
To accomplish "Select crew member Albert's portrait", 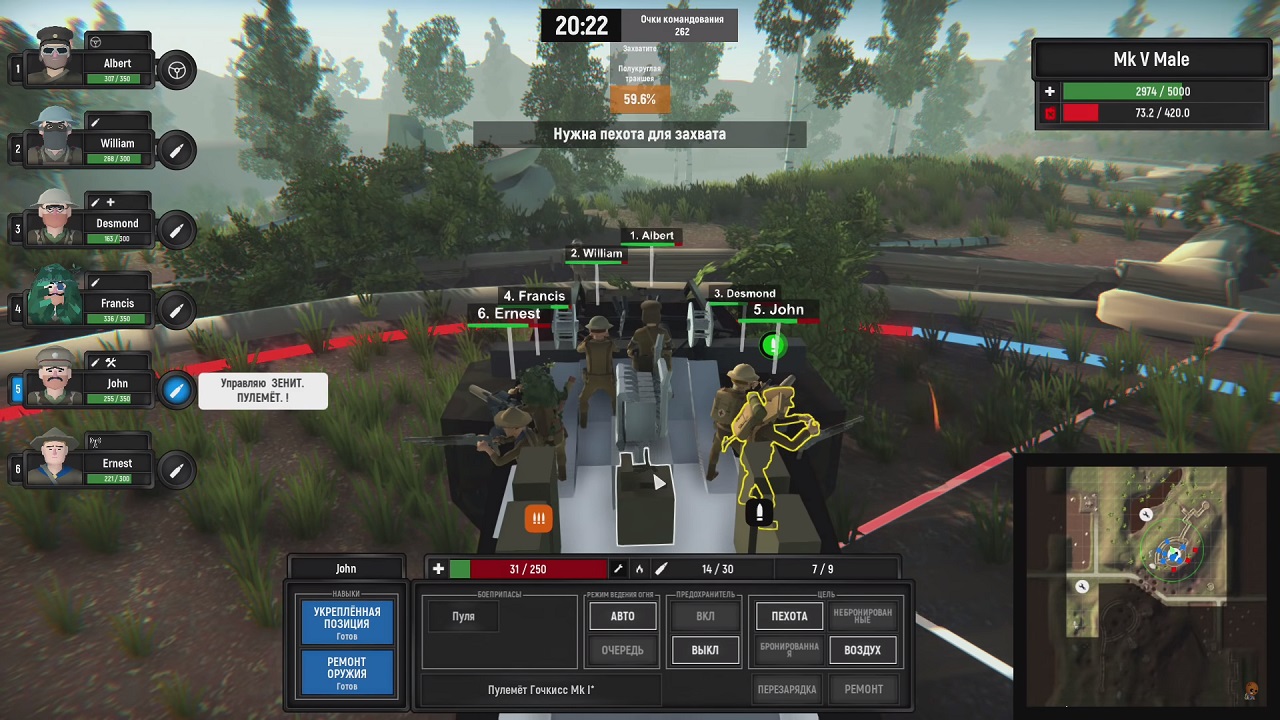I will pyautogui.click(x=55, y=58).
